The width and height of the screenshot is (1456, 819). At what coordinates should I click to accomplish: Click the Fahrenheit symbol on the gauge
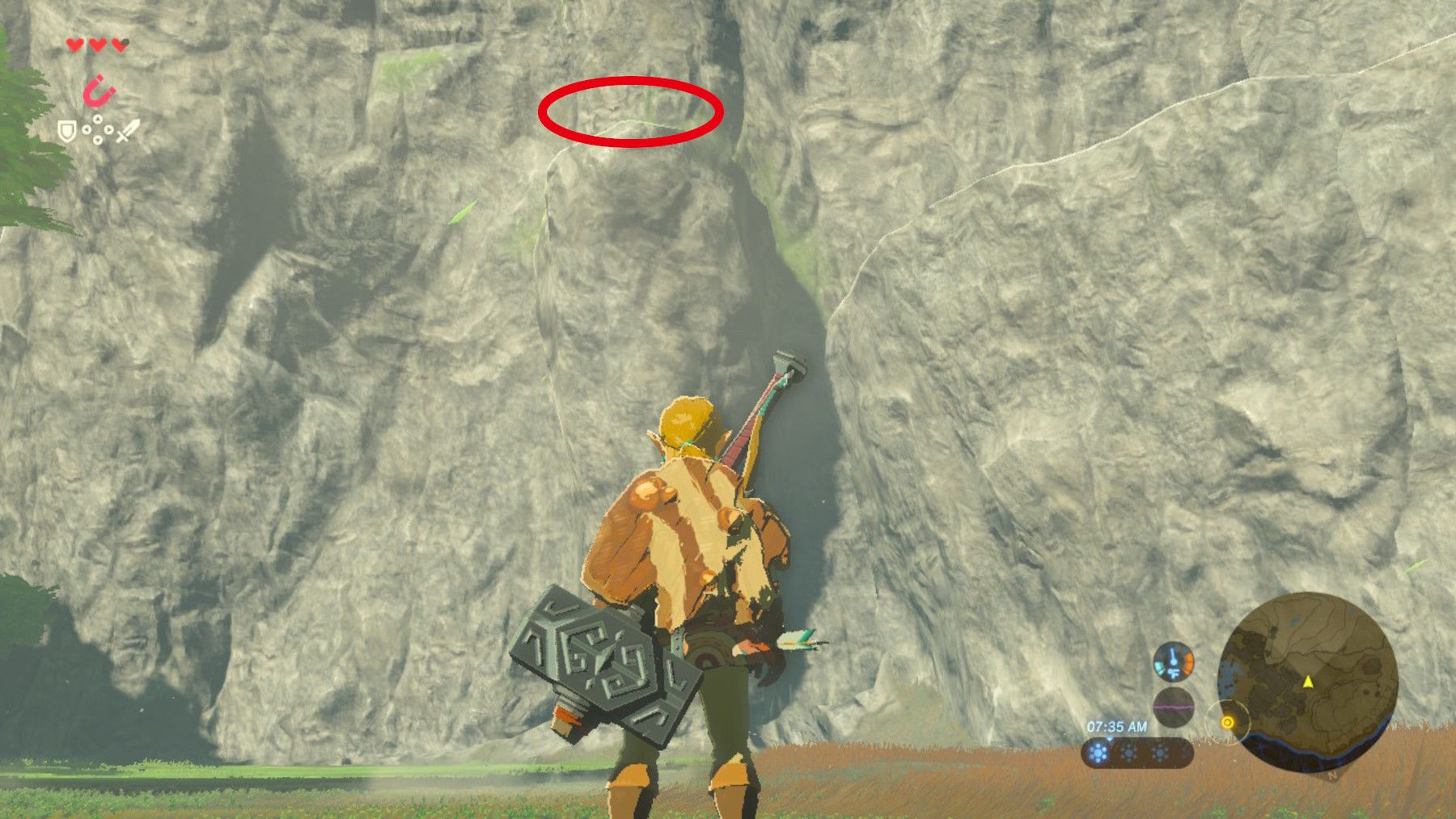pos(1174,673)
